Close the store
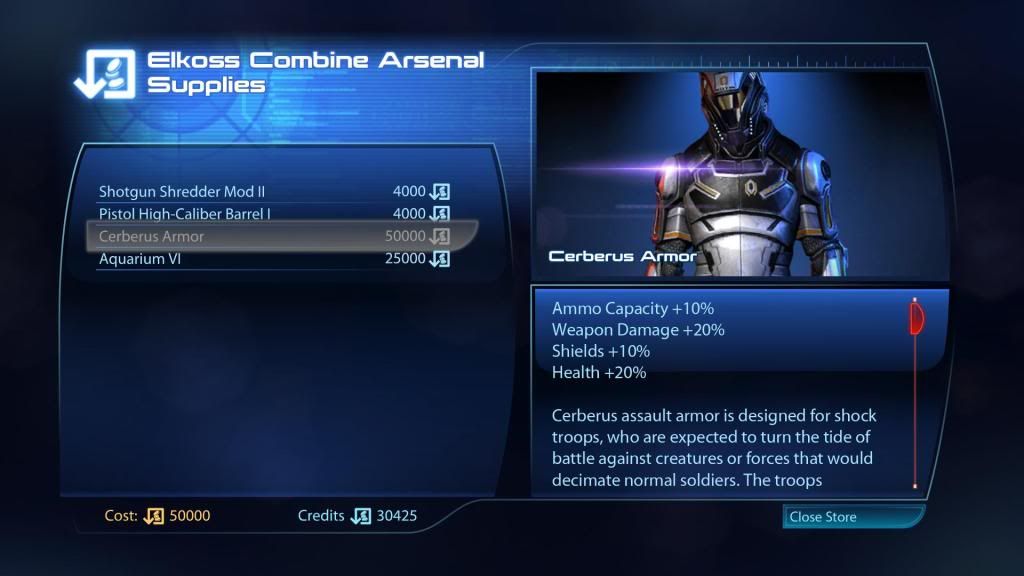1024x576 pixels. pyautogui.click(x=852, y=517)
